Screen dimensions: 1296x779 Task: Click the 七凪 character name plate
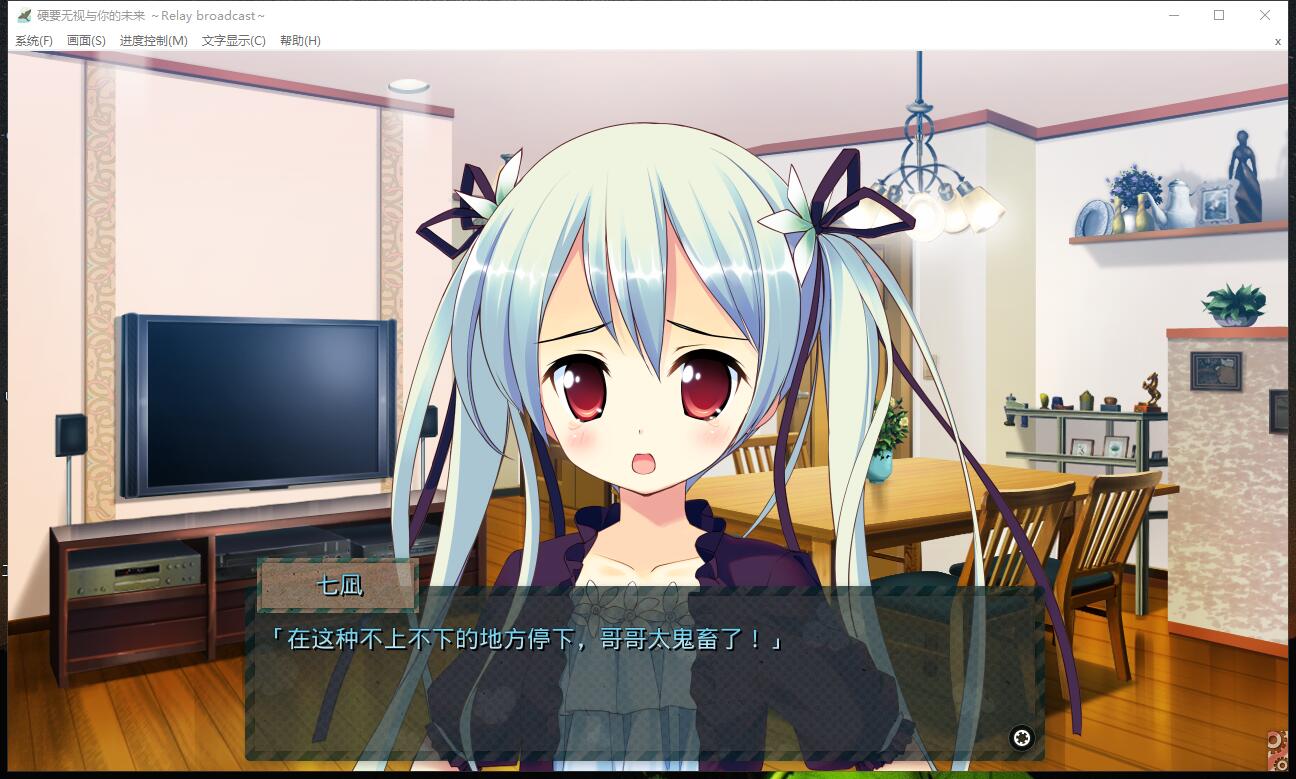(x=337, y=585)
